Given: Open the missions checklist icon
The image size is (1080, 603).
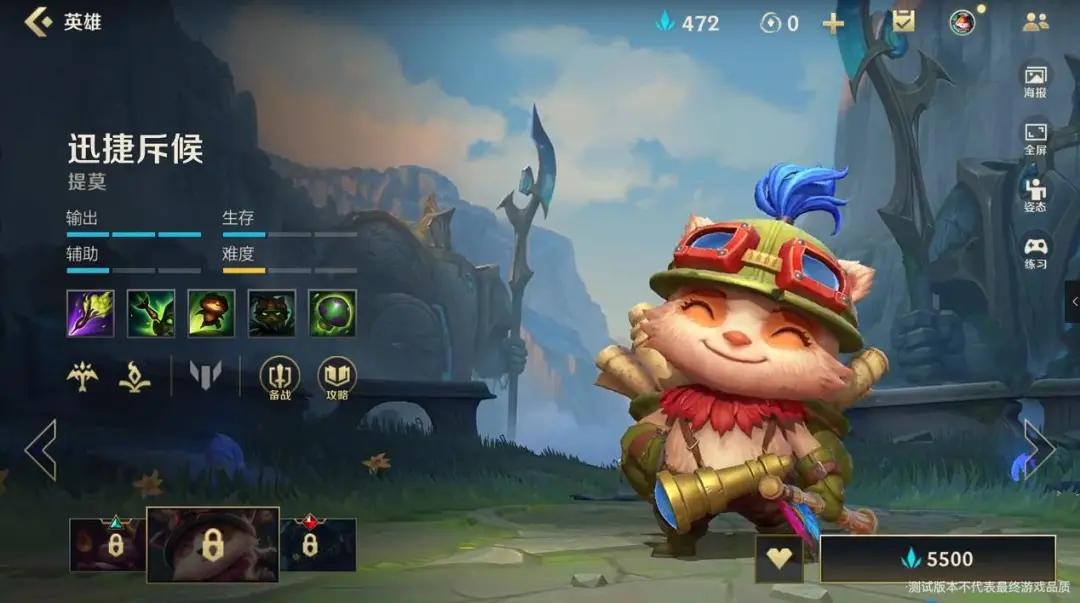Looking at the screenshot, I should click(903, 21).
